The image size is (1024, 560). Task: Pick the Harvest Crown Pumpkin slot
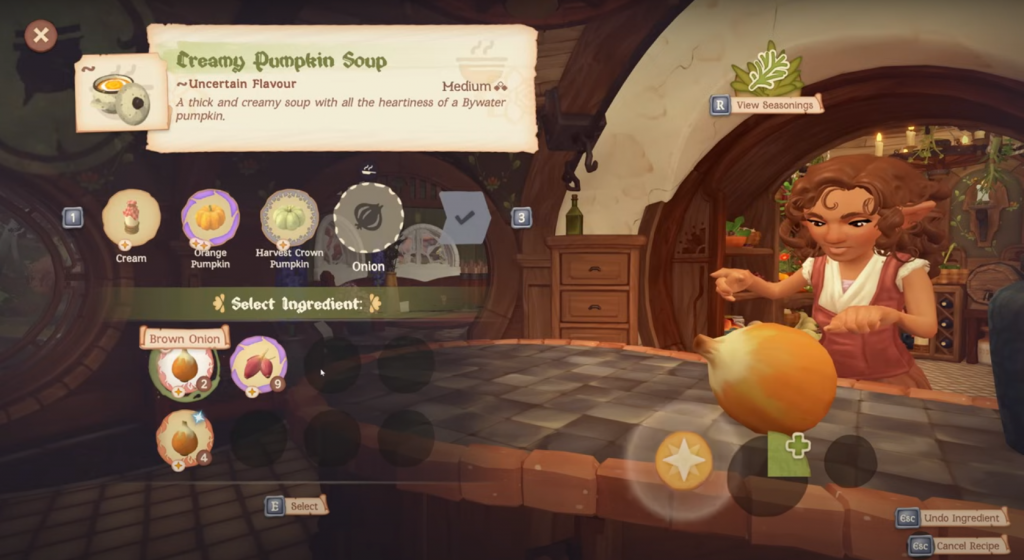(289, 219)
